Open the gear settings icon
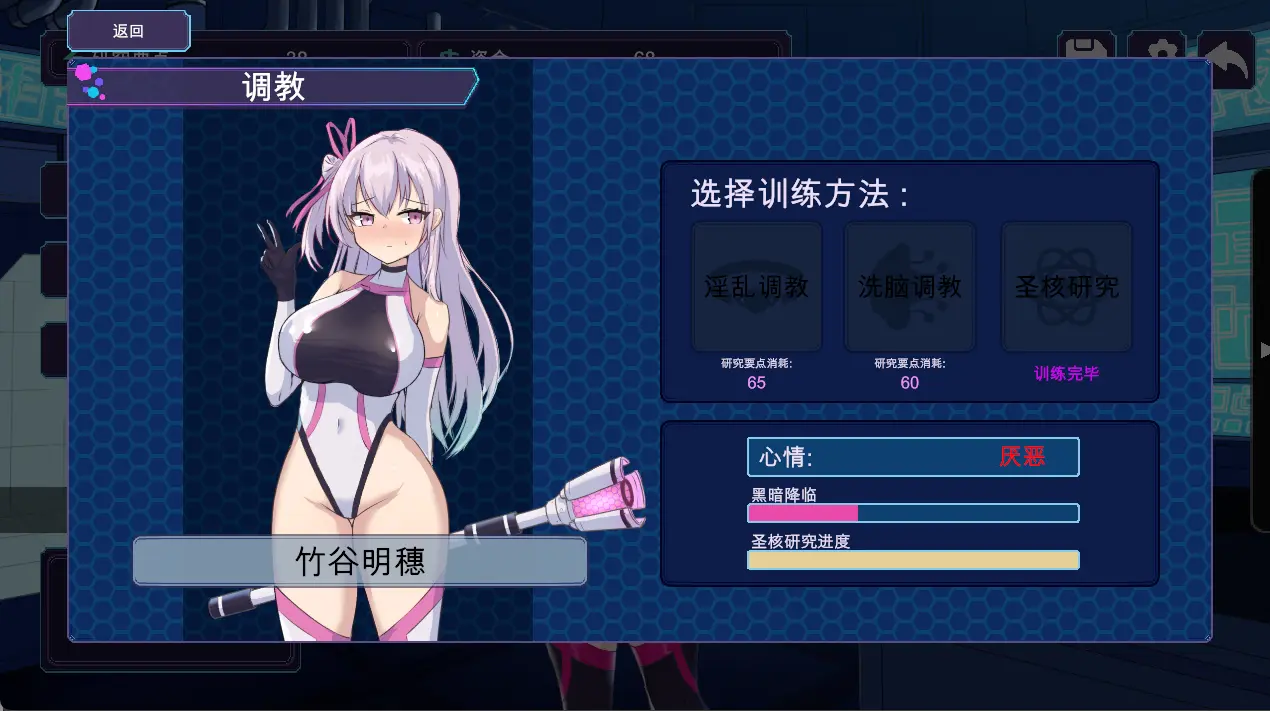 coord(1157,50)
